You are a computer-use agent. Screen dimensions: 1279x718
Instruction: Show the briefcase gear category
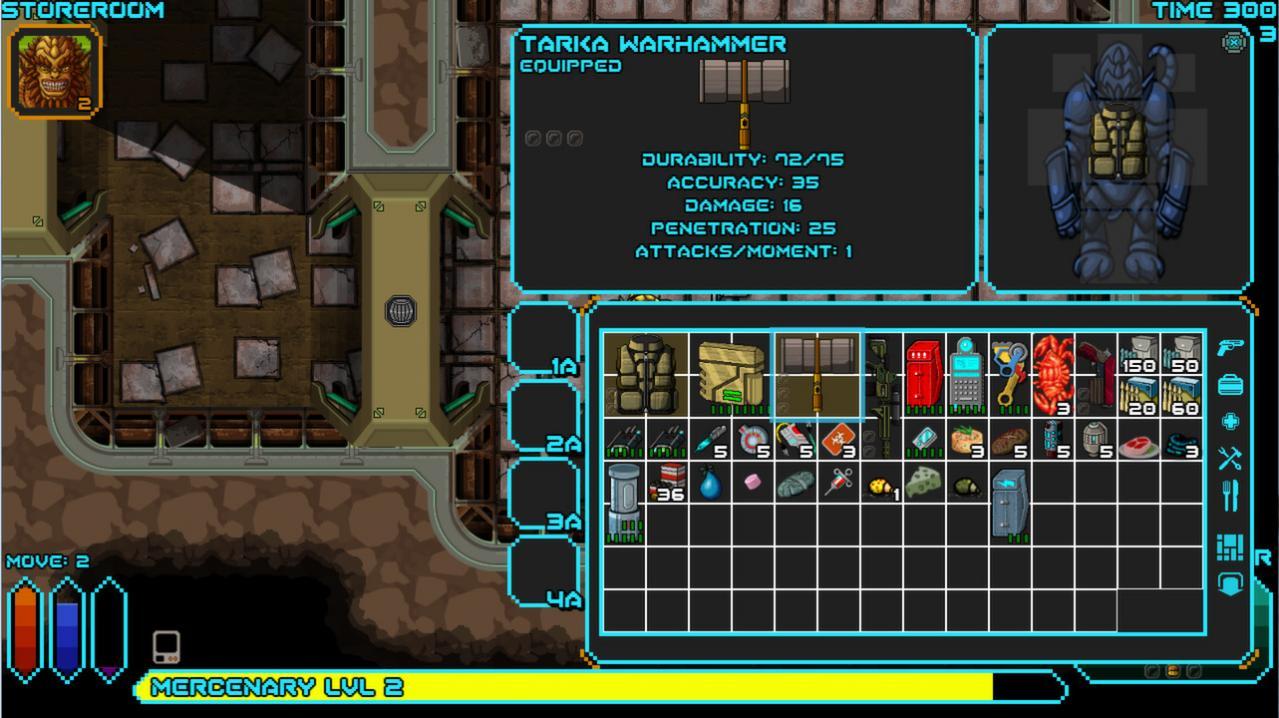coord(1230,385)
